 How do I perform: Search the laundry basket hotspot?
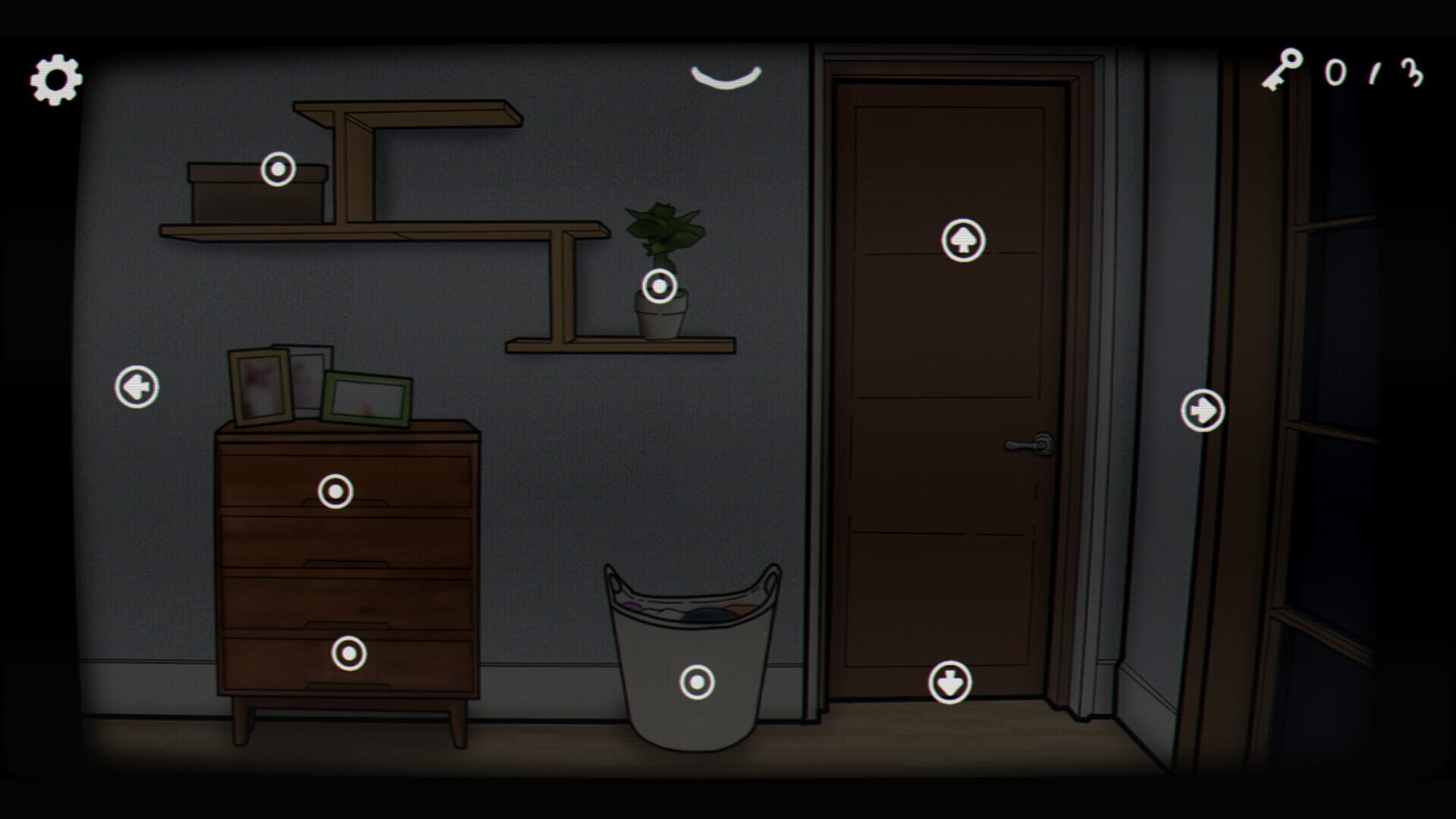coord(696,681)
